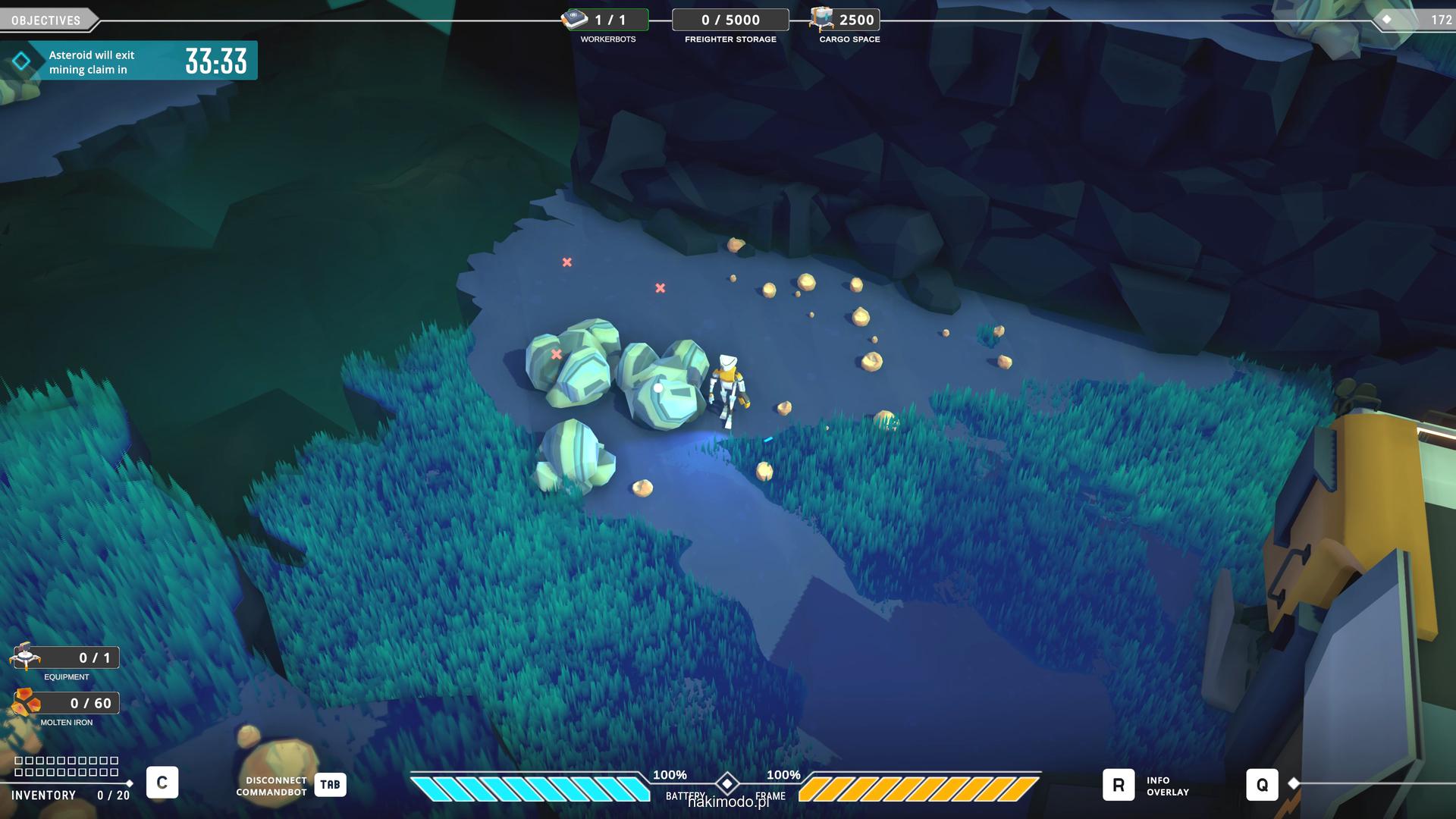Open the Objectives panel
This screenshot has height=819, width=1456.
[46, 20]
